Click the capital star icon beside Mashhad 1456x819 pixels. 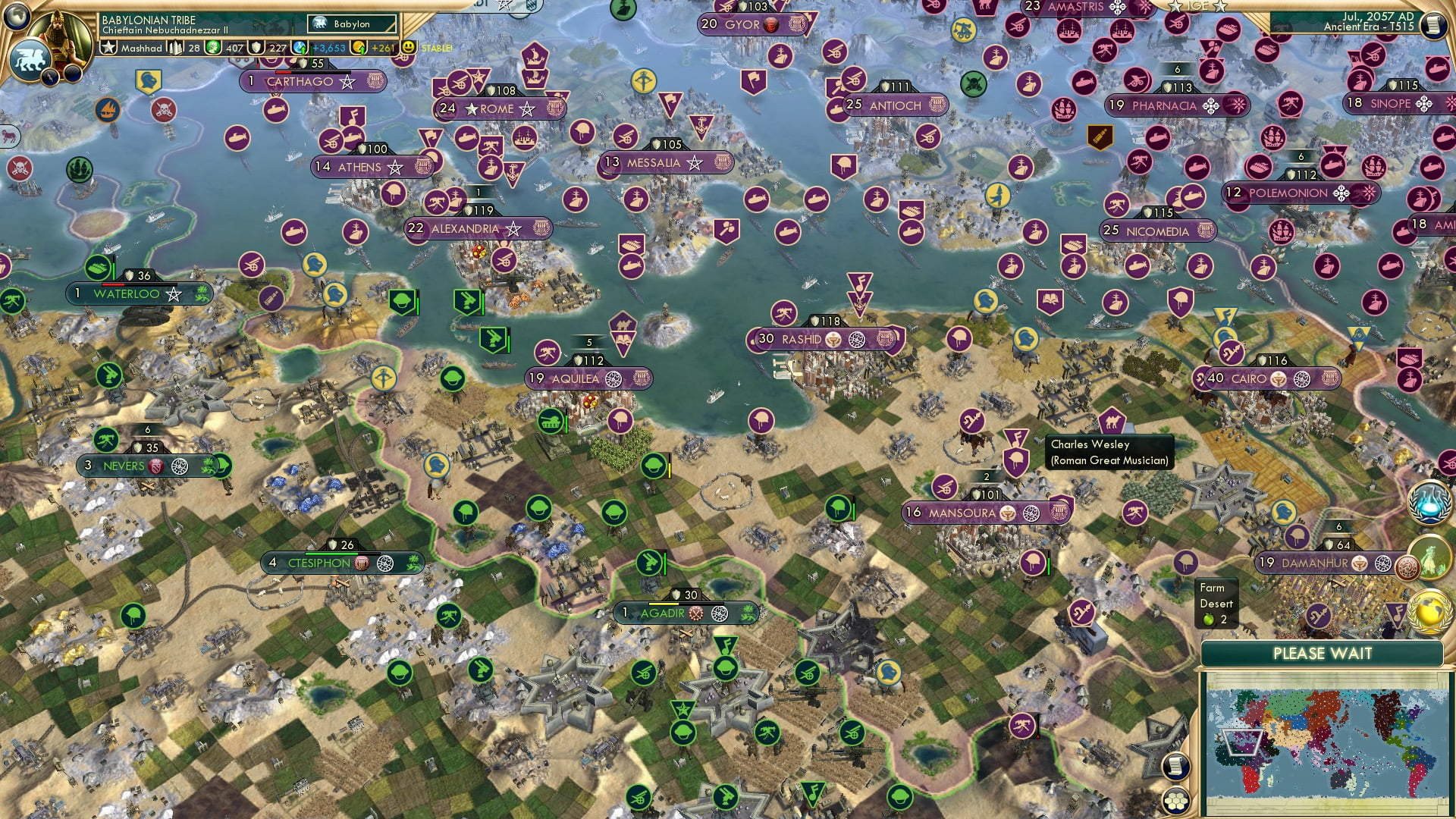(x=108, y=49)
